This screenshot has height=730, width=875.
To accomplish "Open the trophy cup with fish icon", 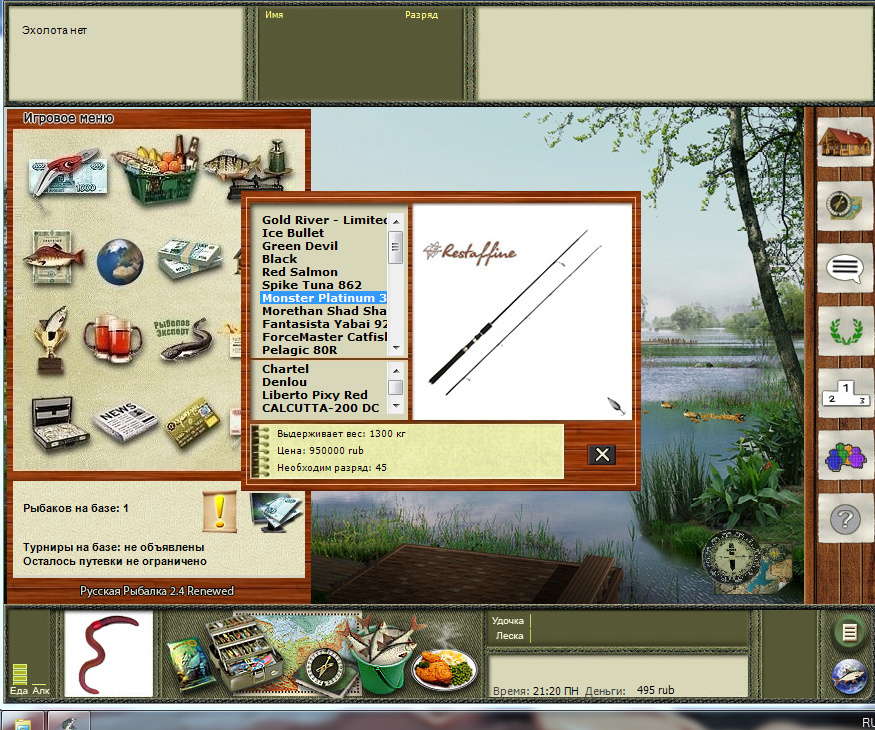I will click(x=50, y=335).
